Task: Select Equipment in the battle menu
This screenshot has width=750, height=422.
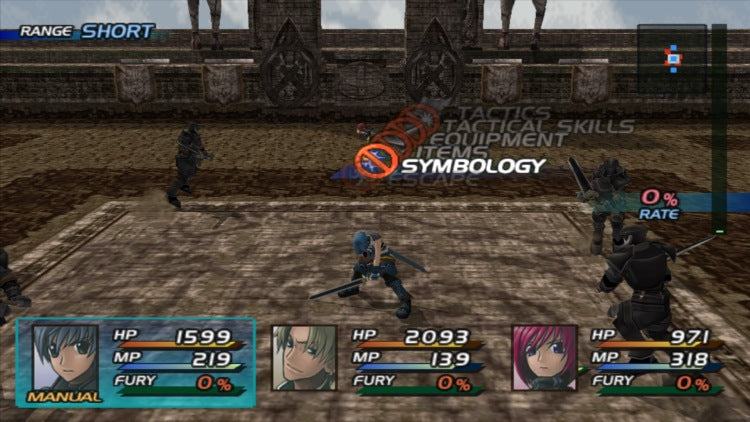Action: click(512, 140)
